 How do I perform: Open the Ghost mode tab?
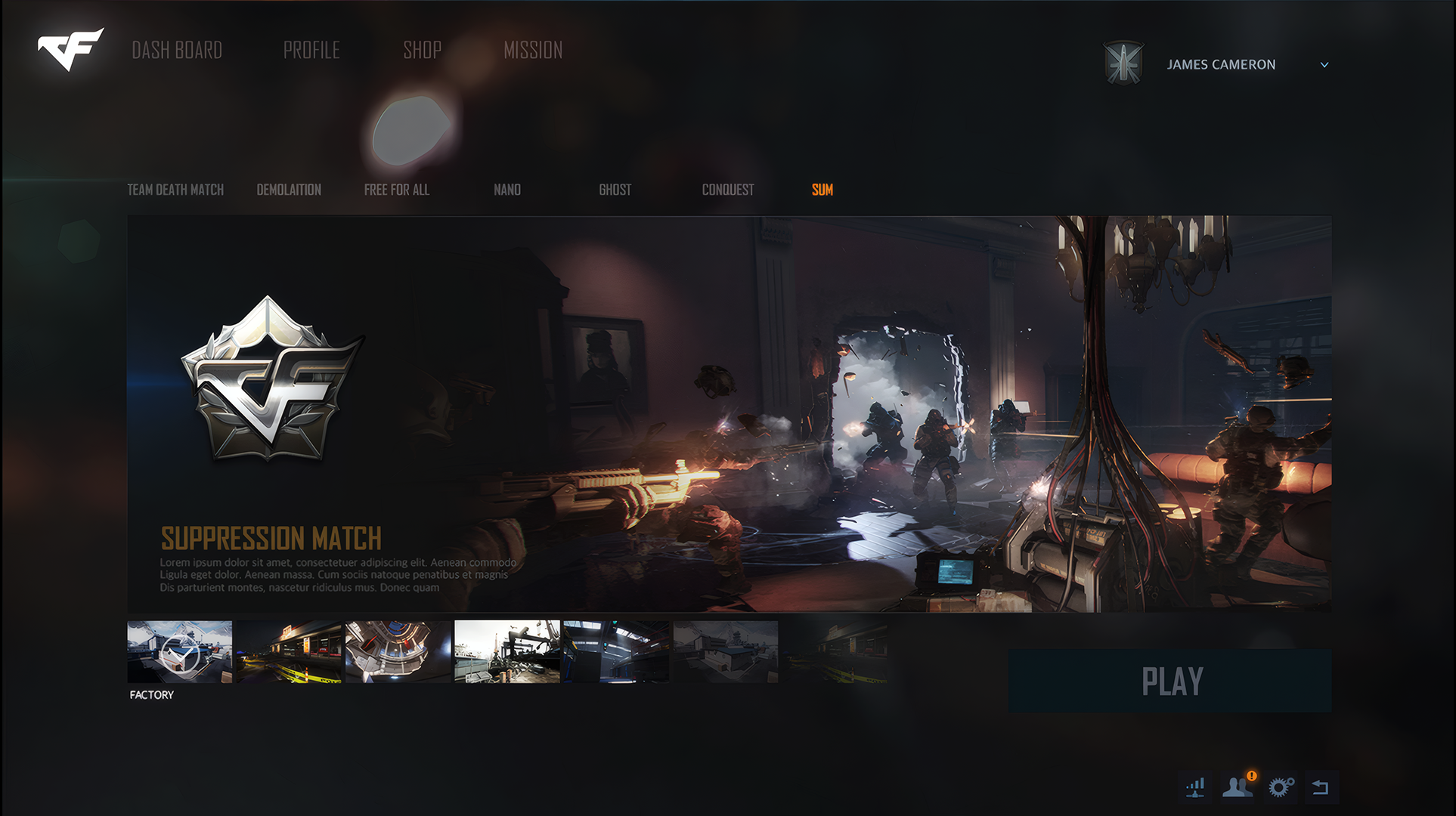[x=615, y=190]
